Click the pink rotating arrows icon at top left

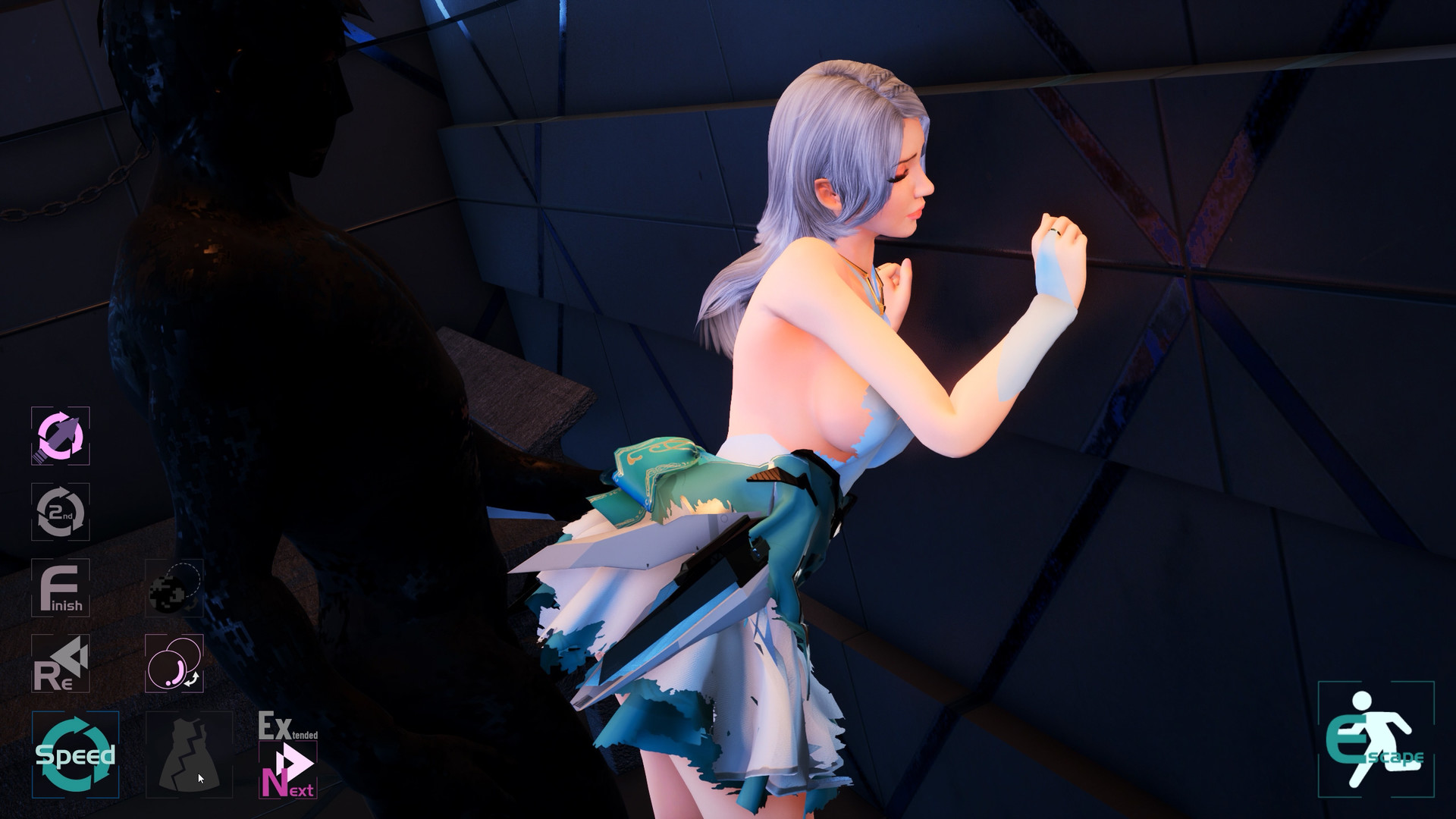click(61, 436)
